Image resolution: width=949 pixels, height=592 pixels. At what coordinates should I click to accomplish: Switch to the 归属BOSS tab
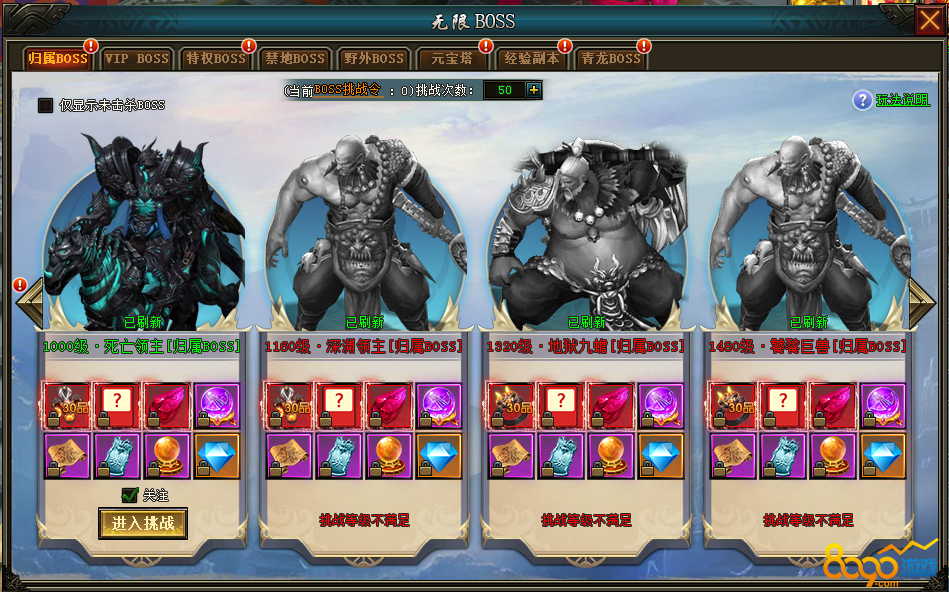pyautogui.click(x=58, y=59)
